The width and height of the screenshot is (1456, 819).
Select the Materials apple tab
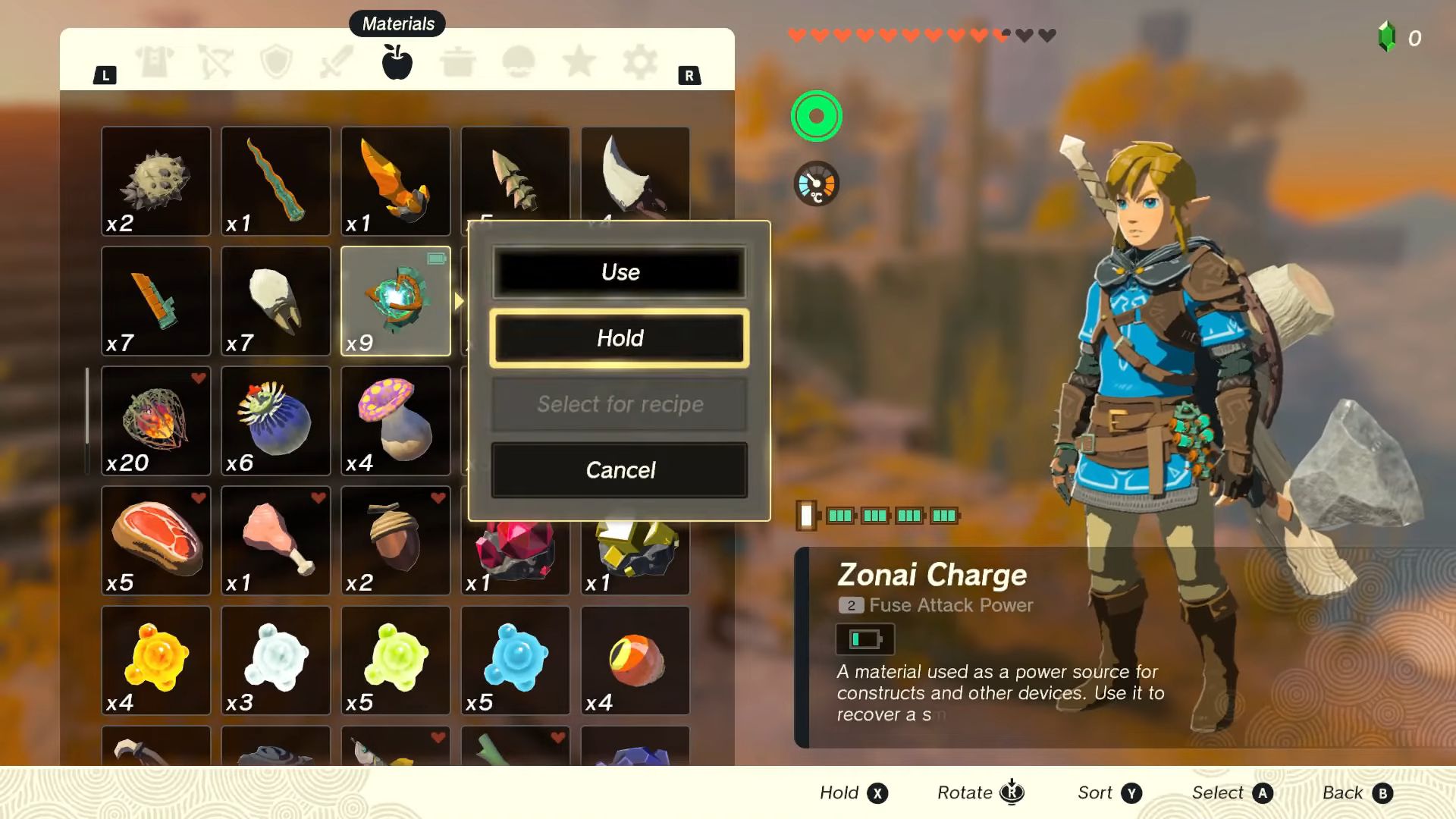[x=397, y=61]
